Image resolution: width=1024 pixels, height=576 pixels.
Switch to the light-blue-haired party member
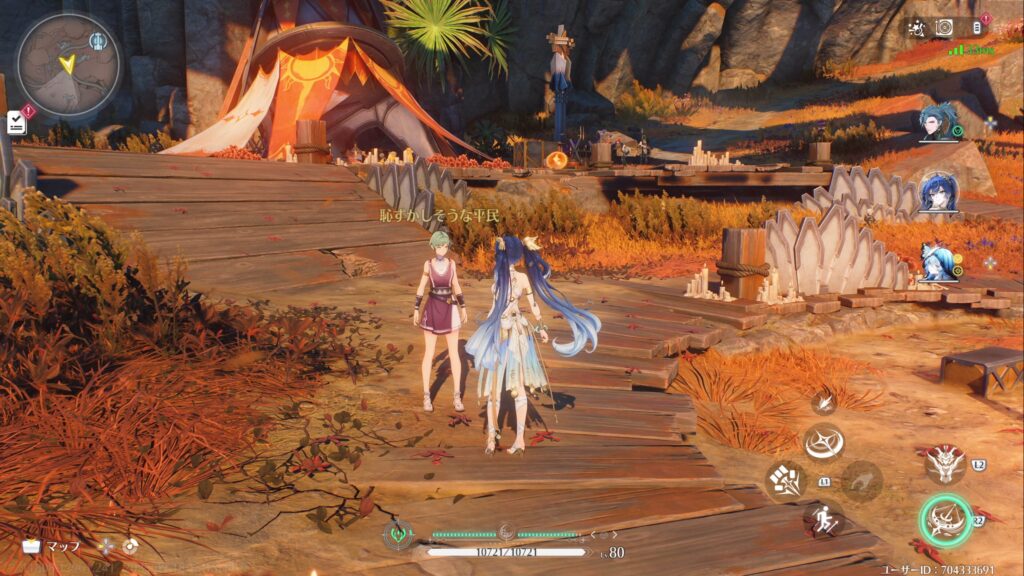pos(938,262)
